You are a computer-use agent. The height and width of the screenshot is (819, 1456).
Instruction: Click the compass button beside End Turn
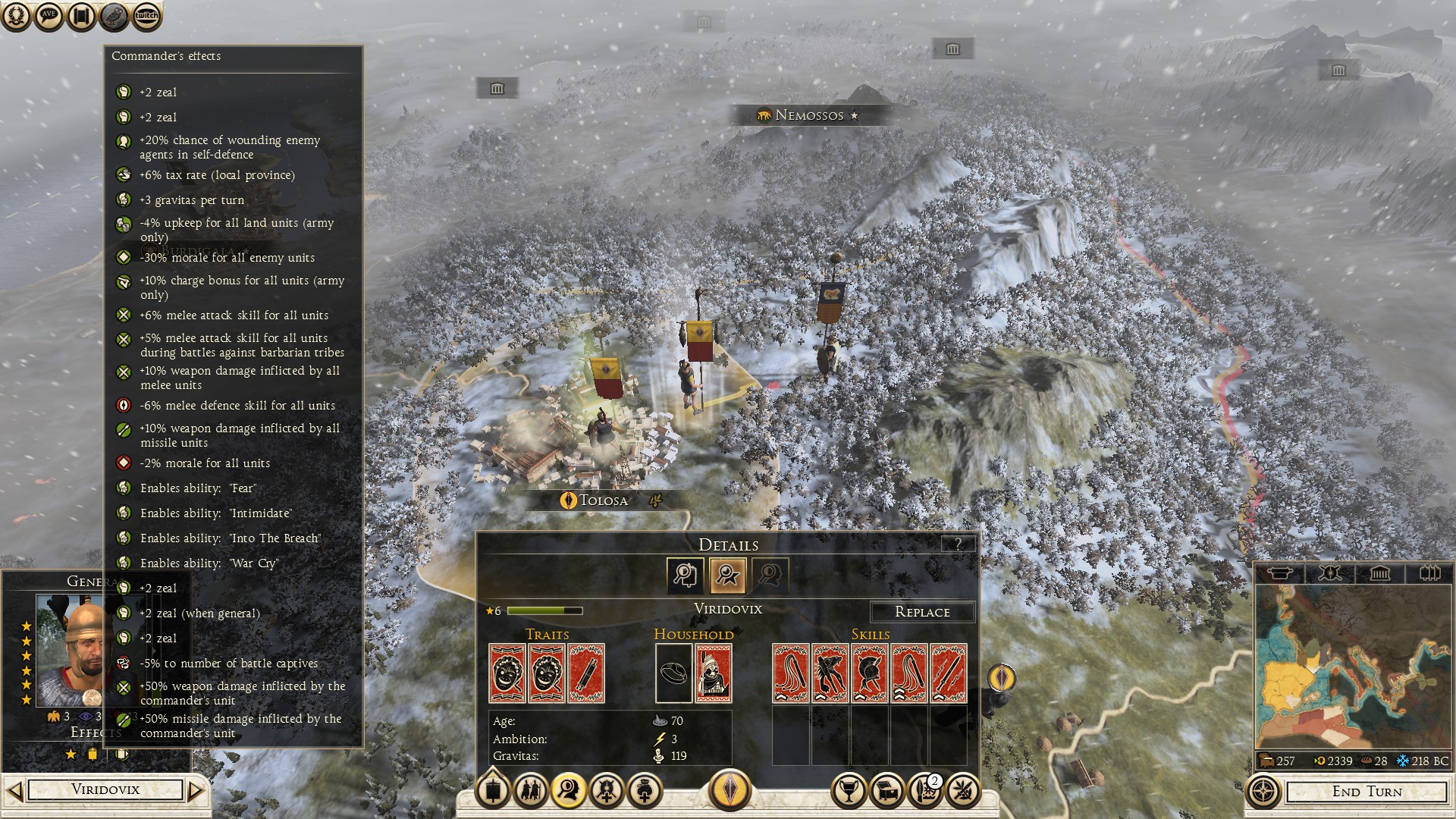pos(1263,792)
